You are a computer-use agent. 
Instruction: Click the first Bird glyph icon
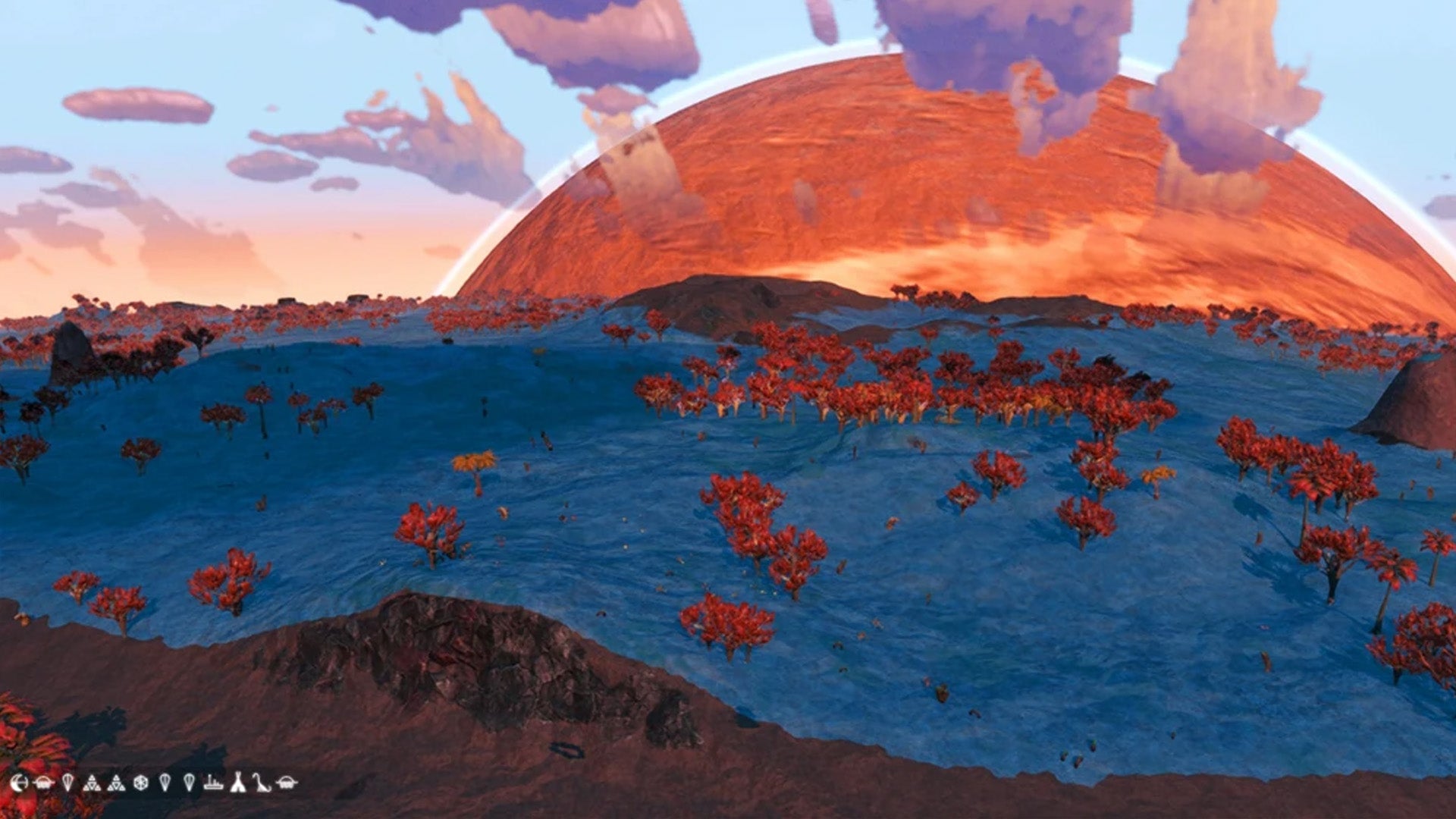point(45,783)
